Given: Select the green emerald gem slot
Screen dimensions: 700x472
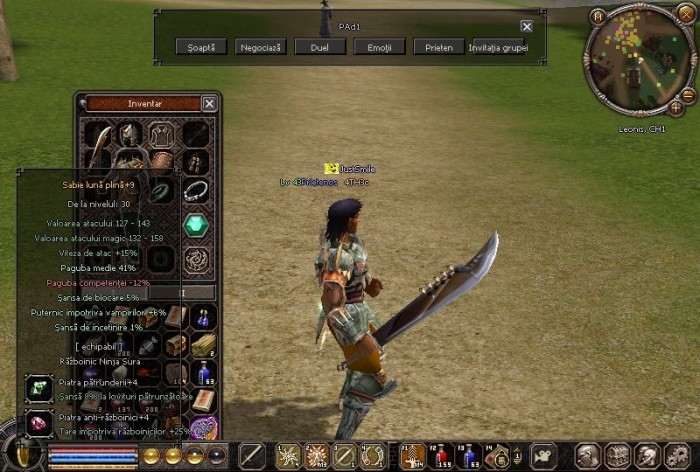Looking at the screenshot, I should (197, 225).
